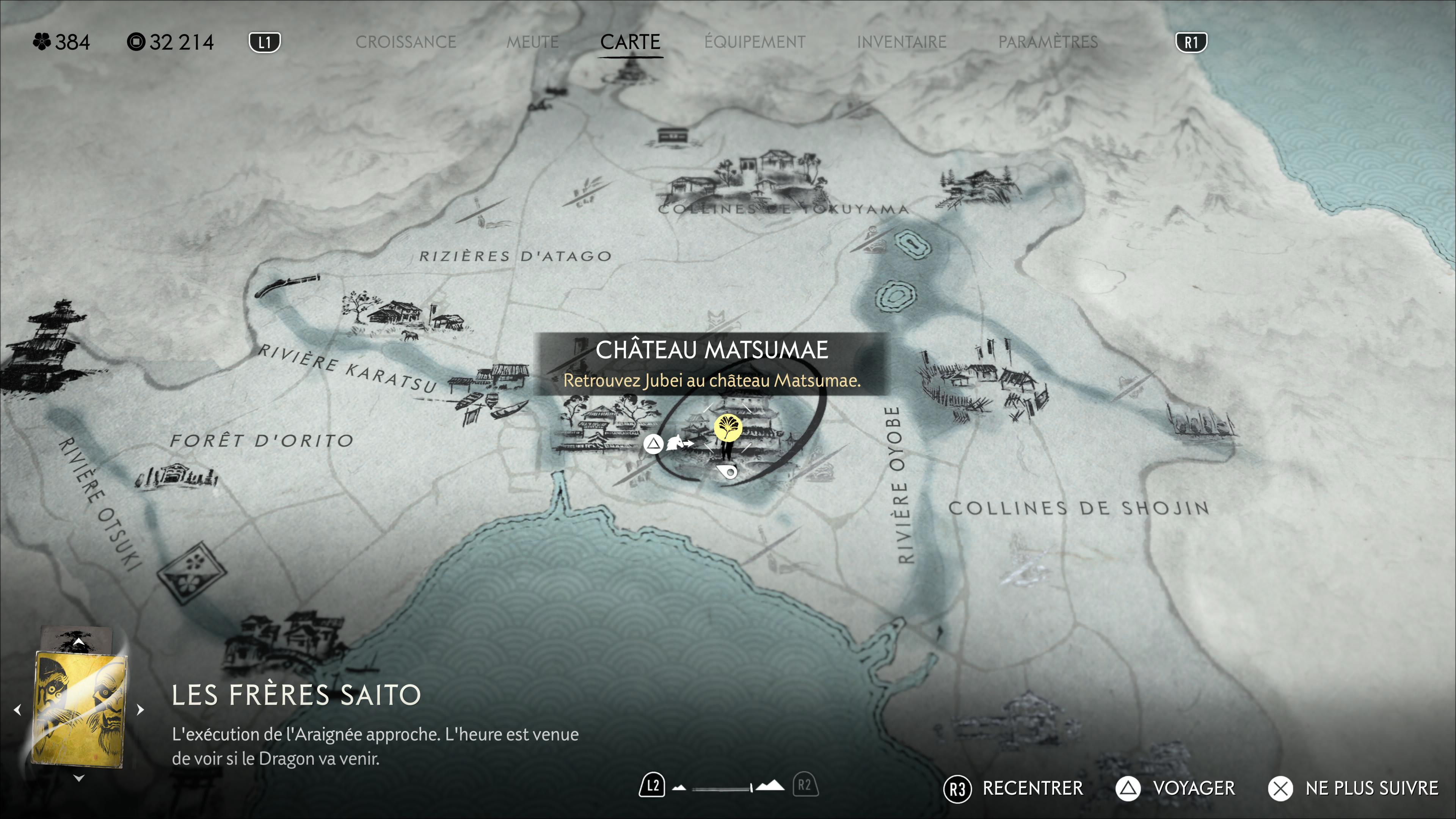
Task: Show the next tracked quest with right arrow
Action: click(140, 709)
